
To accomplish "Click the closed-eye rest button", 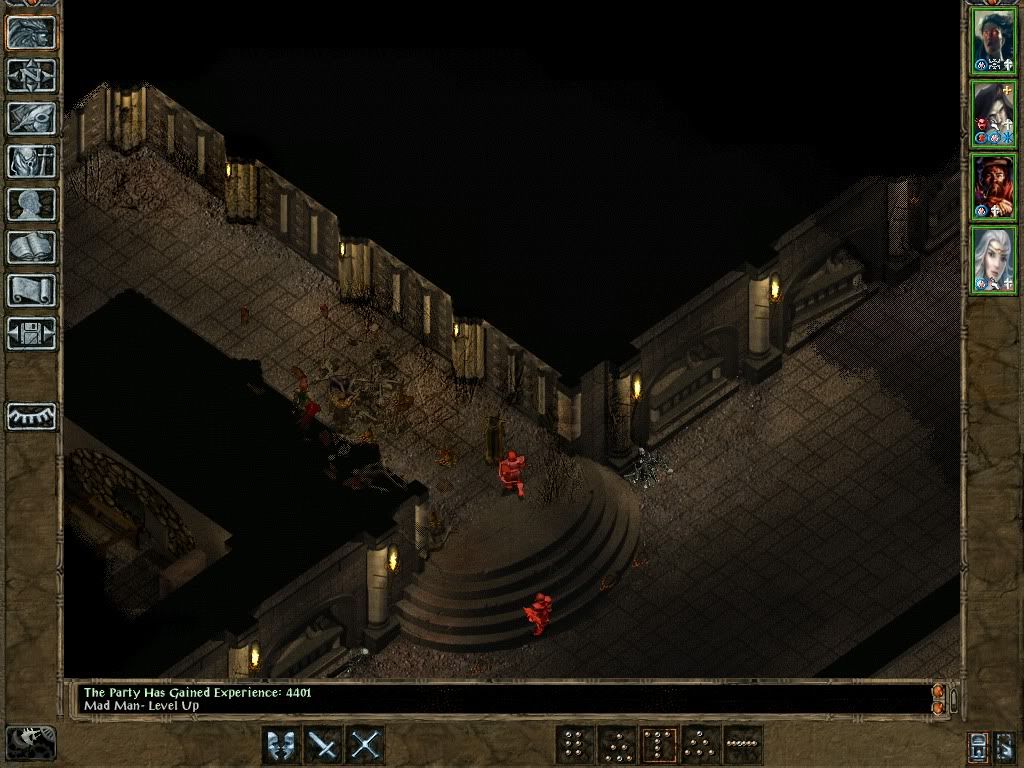I will pos(32,416).
